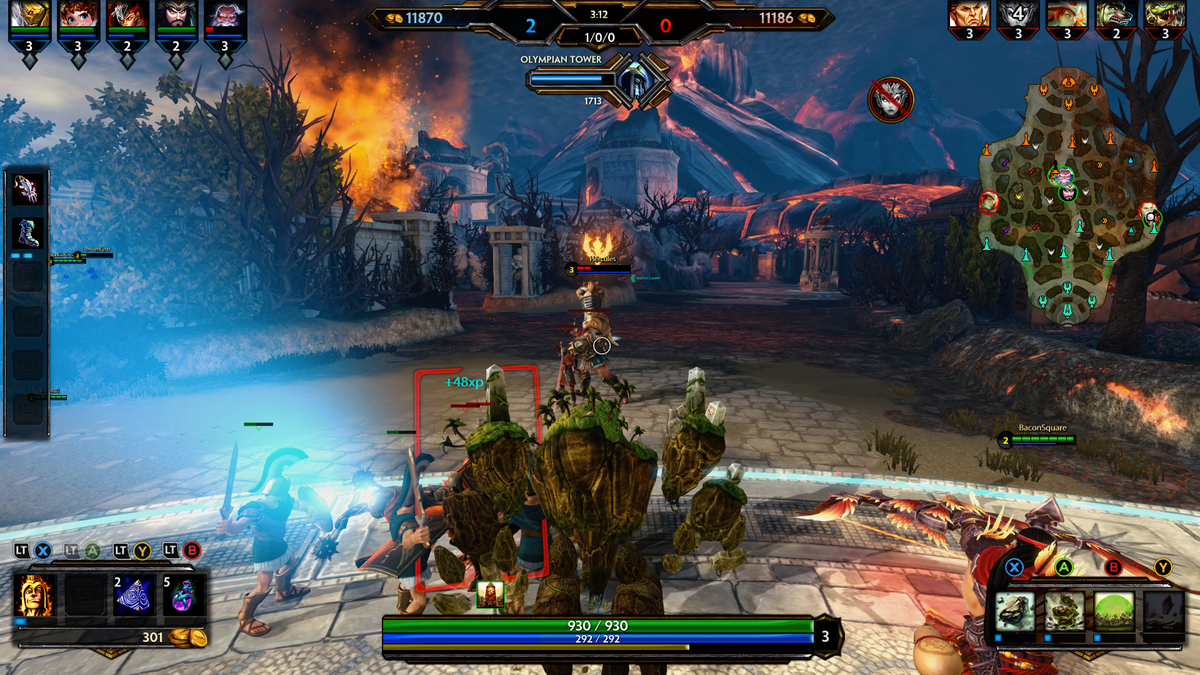Open the item store via gold coins
1200x675 pixels.
pos(181,637)
